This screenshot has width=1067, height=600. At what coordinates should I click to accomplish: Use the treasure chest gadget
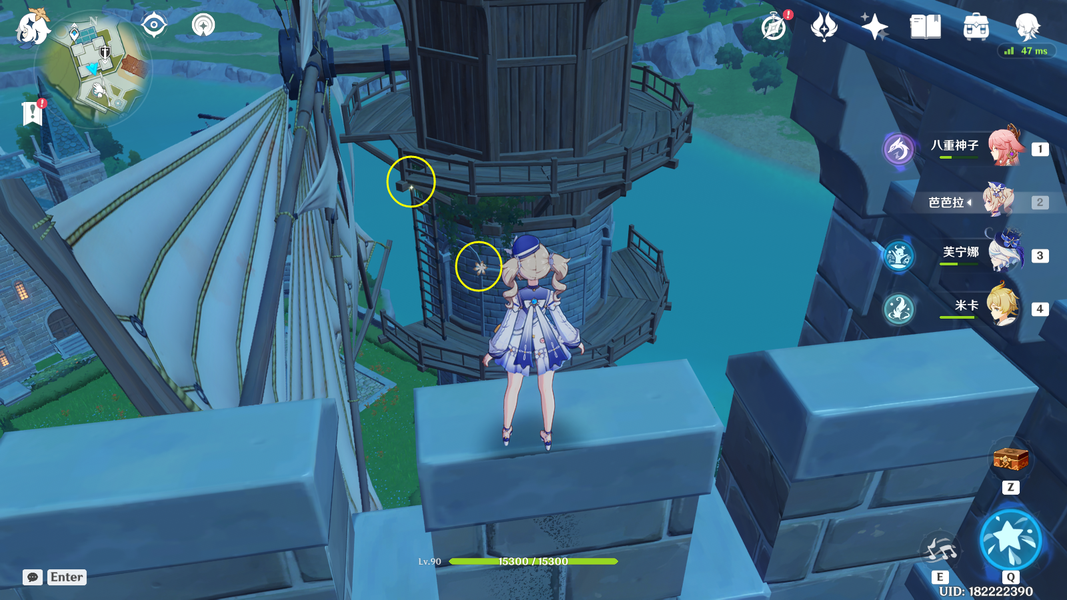[1010, 460]
